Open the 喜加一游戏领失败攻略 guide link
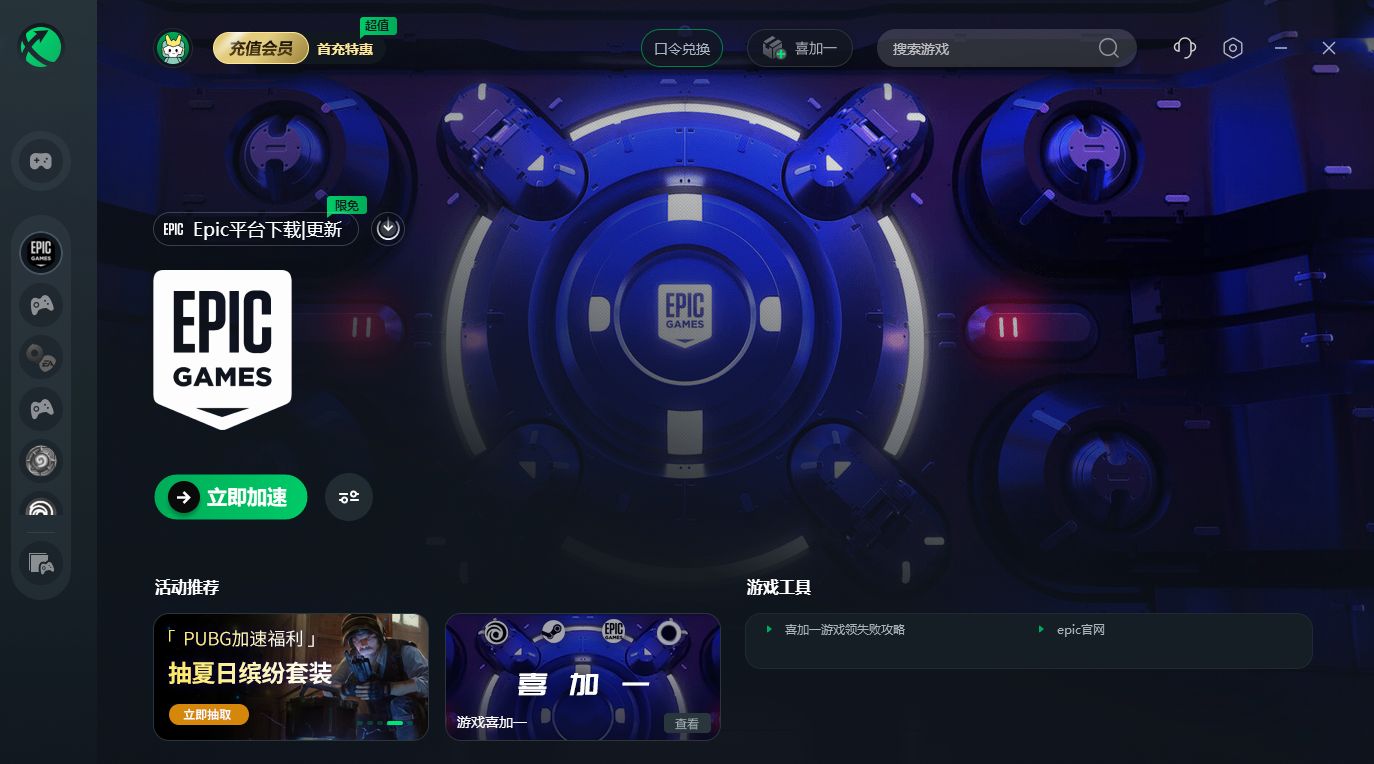This screenshot has height=764, width=1374. point(845,630)
